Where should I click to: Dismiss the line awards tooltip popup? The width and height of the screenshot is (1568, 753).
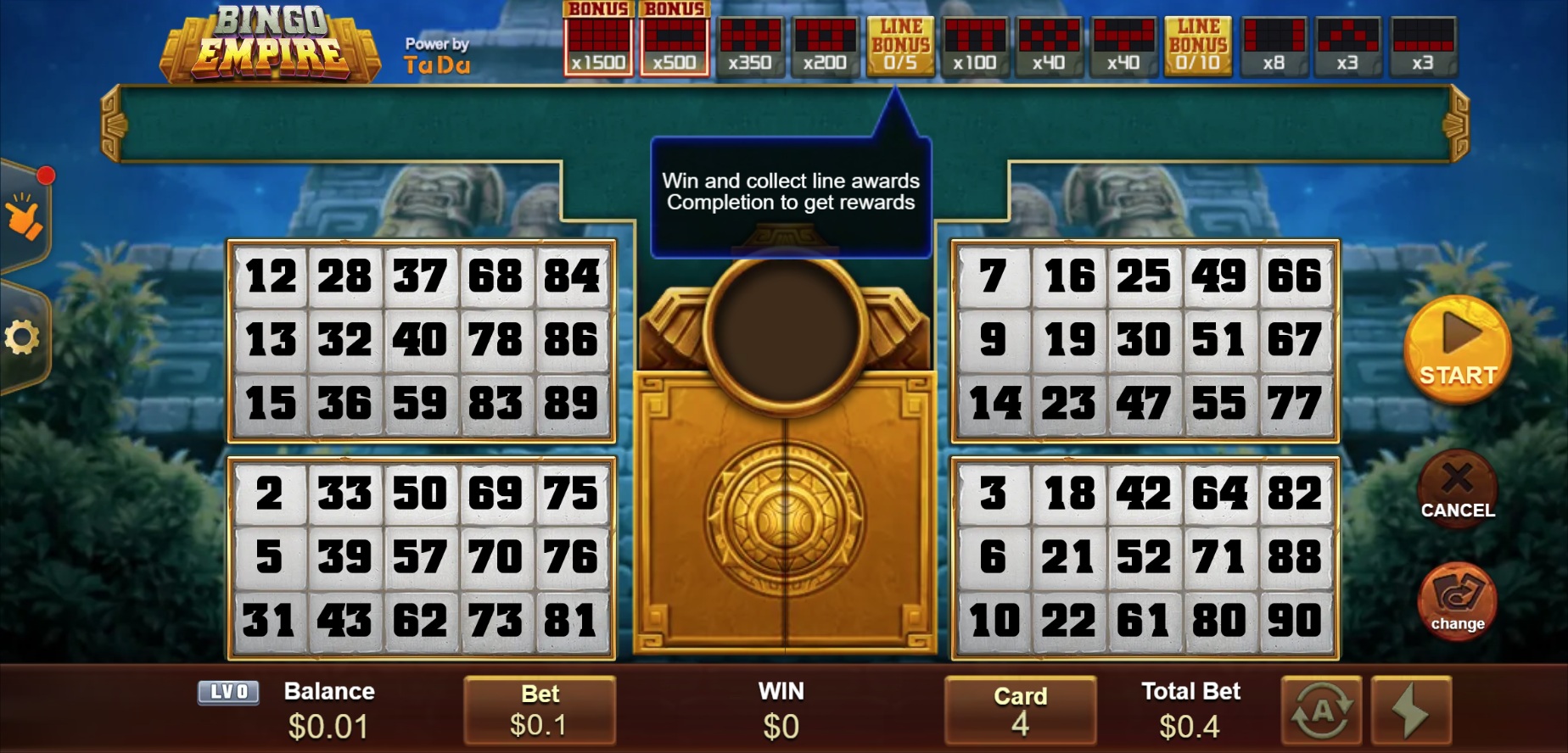791,192
